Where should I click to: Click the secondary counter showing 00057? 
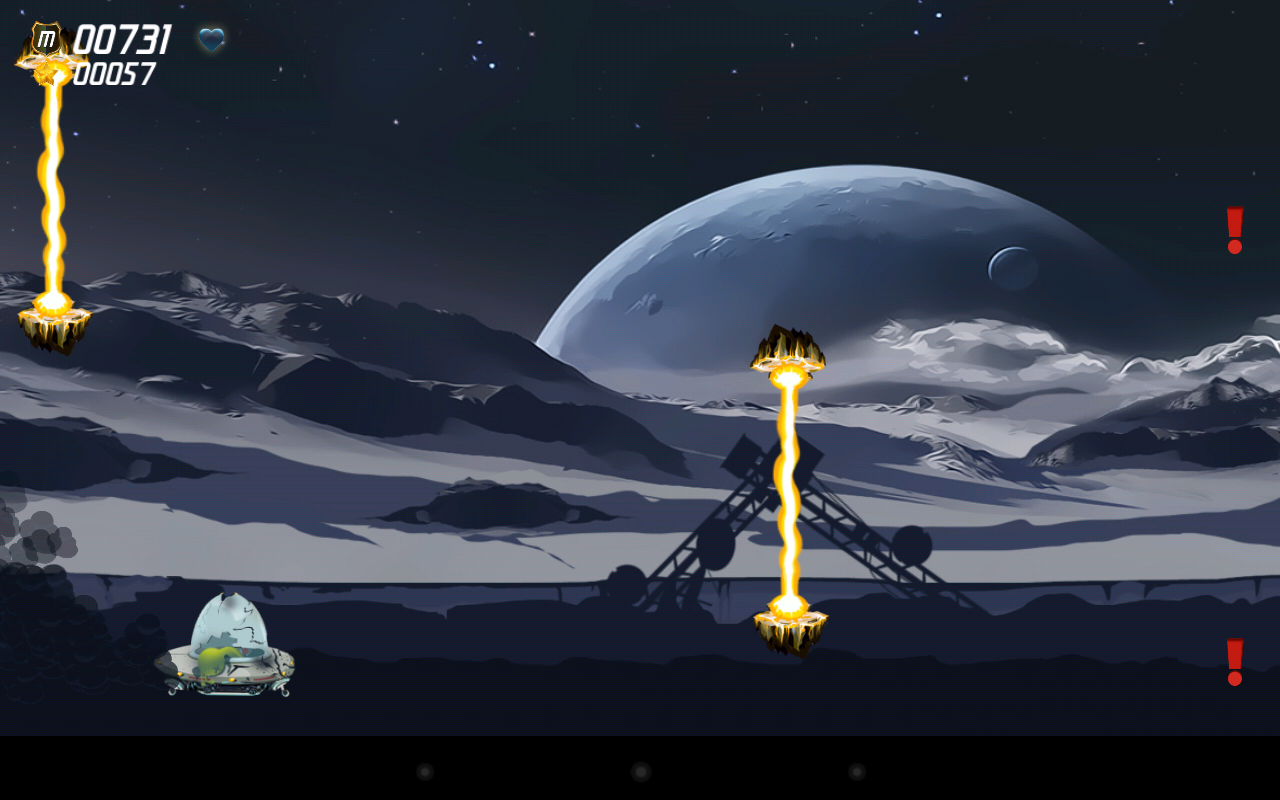115,72
